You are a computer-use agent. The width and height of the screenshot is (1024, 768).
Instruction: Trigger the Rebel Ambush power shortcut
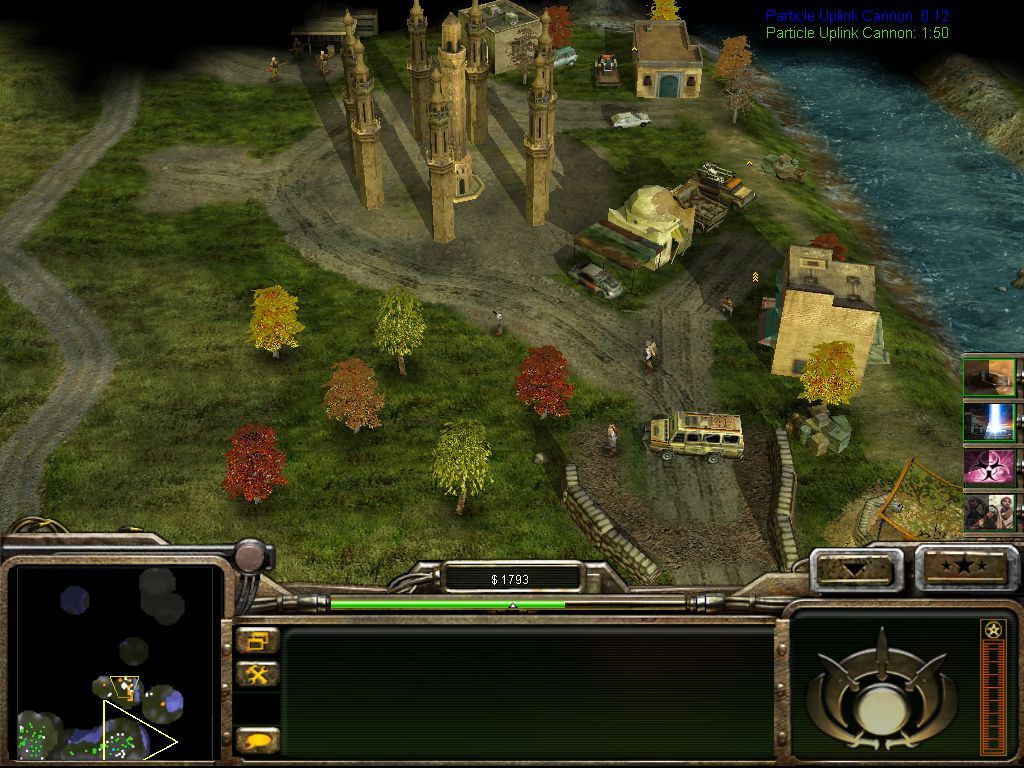(x=989, y=511)
